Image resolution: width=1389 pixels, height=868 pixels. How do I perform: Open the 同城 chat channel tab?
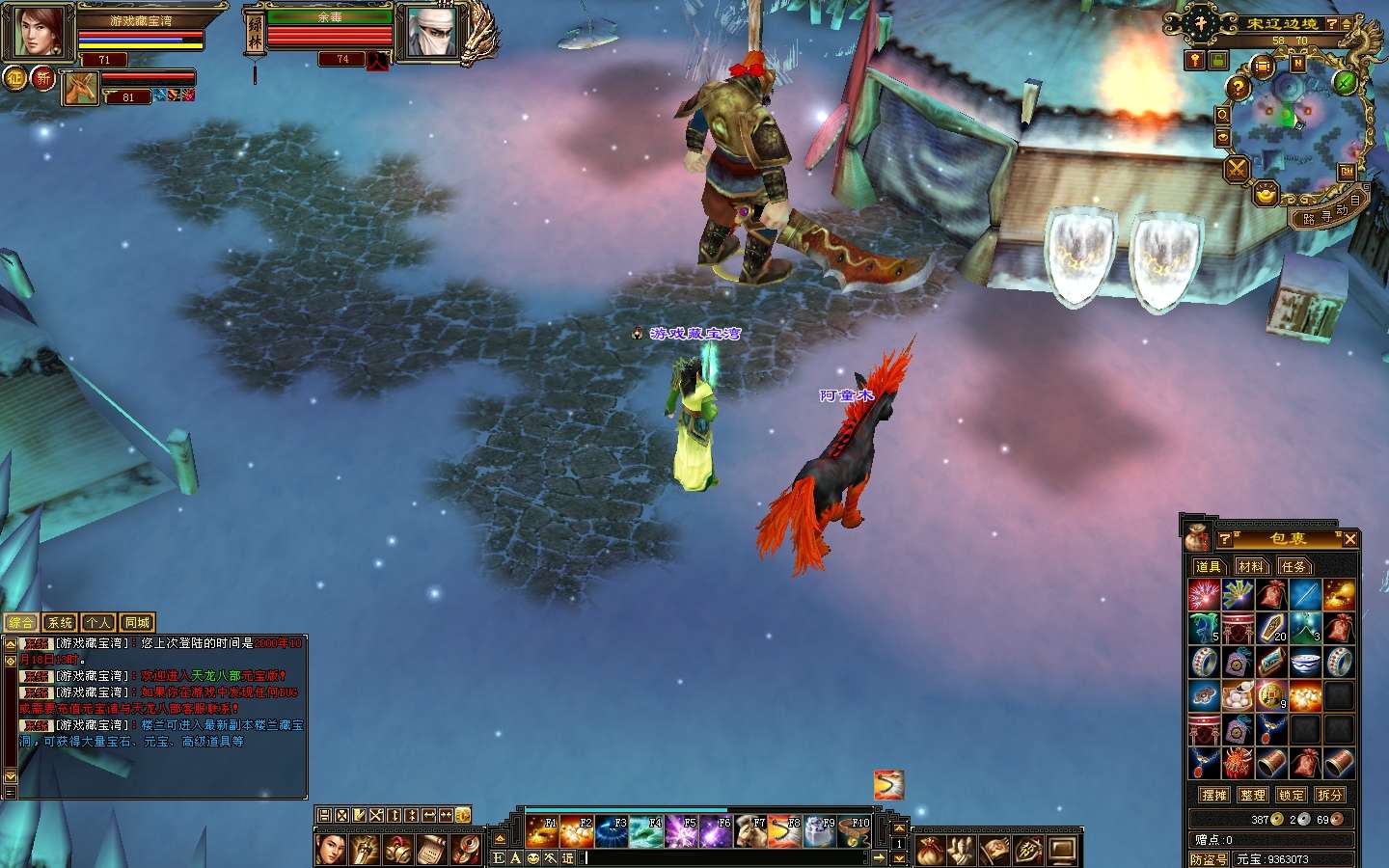(x=137, y=623)
